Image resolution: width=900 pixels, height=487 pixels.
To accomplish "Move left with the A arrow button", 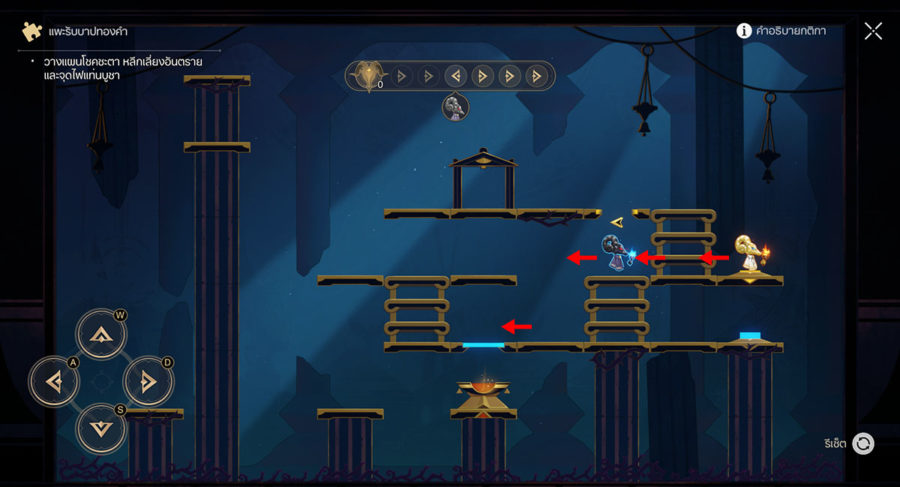I will [x=54, y=381].
